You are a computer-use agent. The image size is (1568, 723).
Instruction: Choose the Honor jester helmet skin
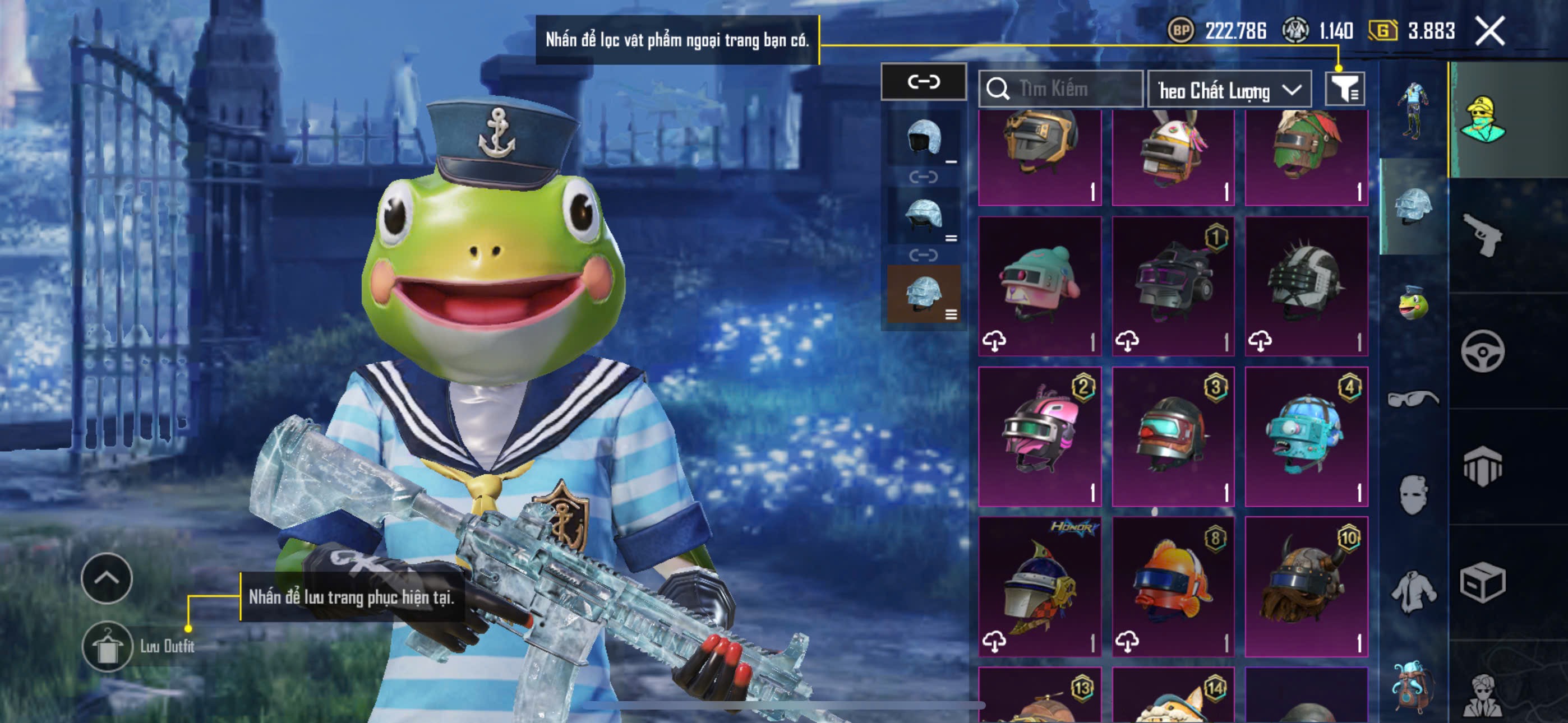coord(1040,586)
